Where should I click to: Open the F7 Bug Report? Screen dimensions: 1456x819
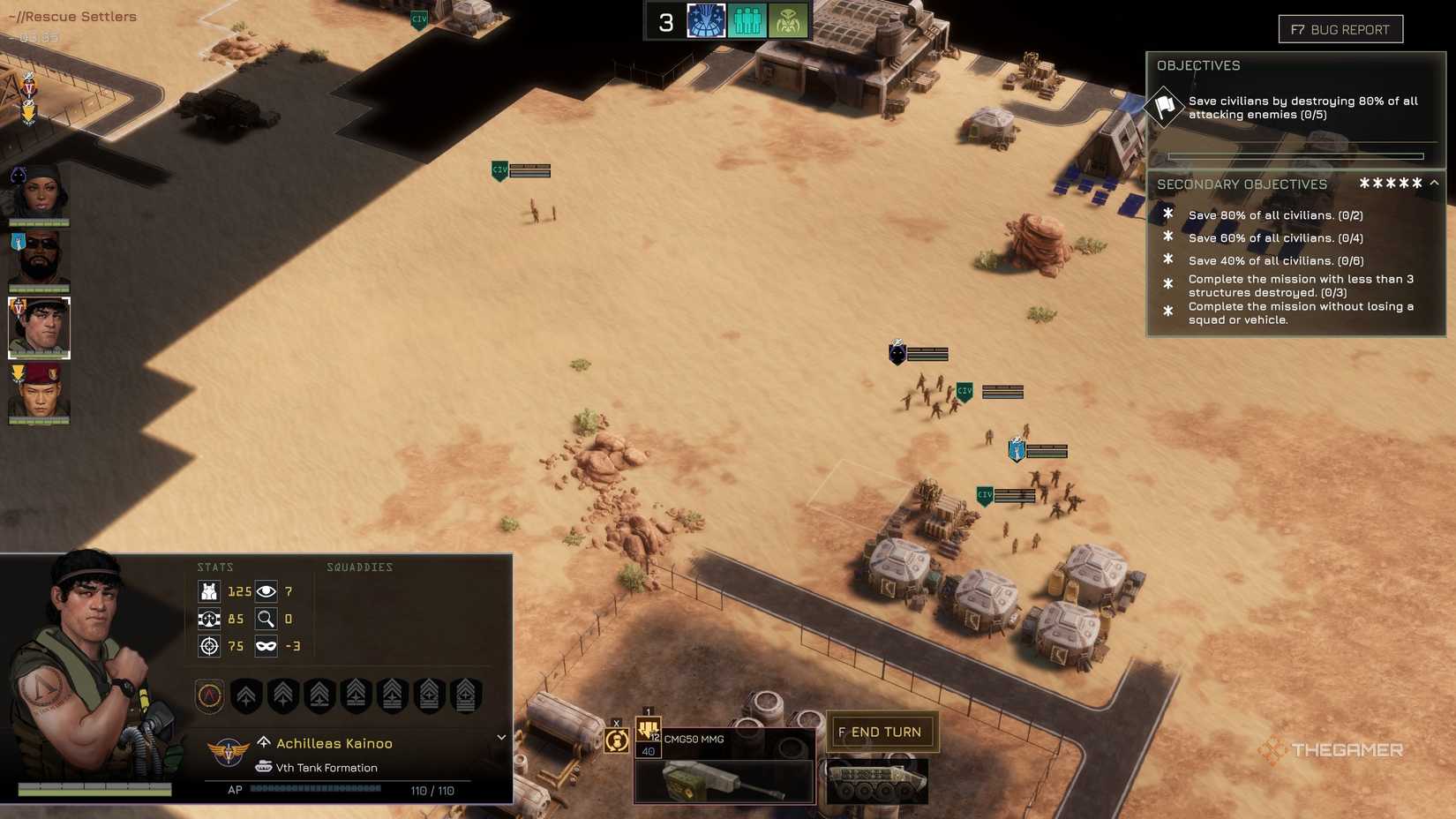(1341, 29)
